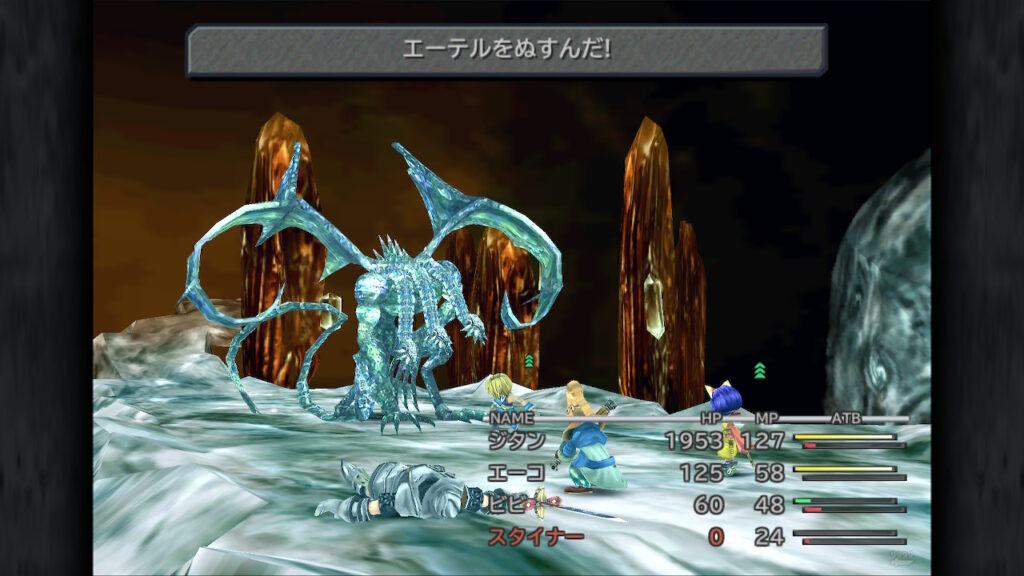Choose エーコ's row in the party list
This screenshot has height=576, width=1024.
[x=517, y=472]
